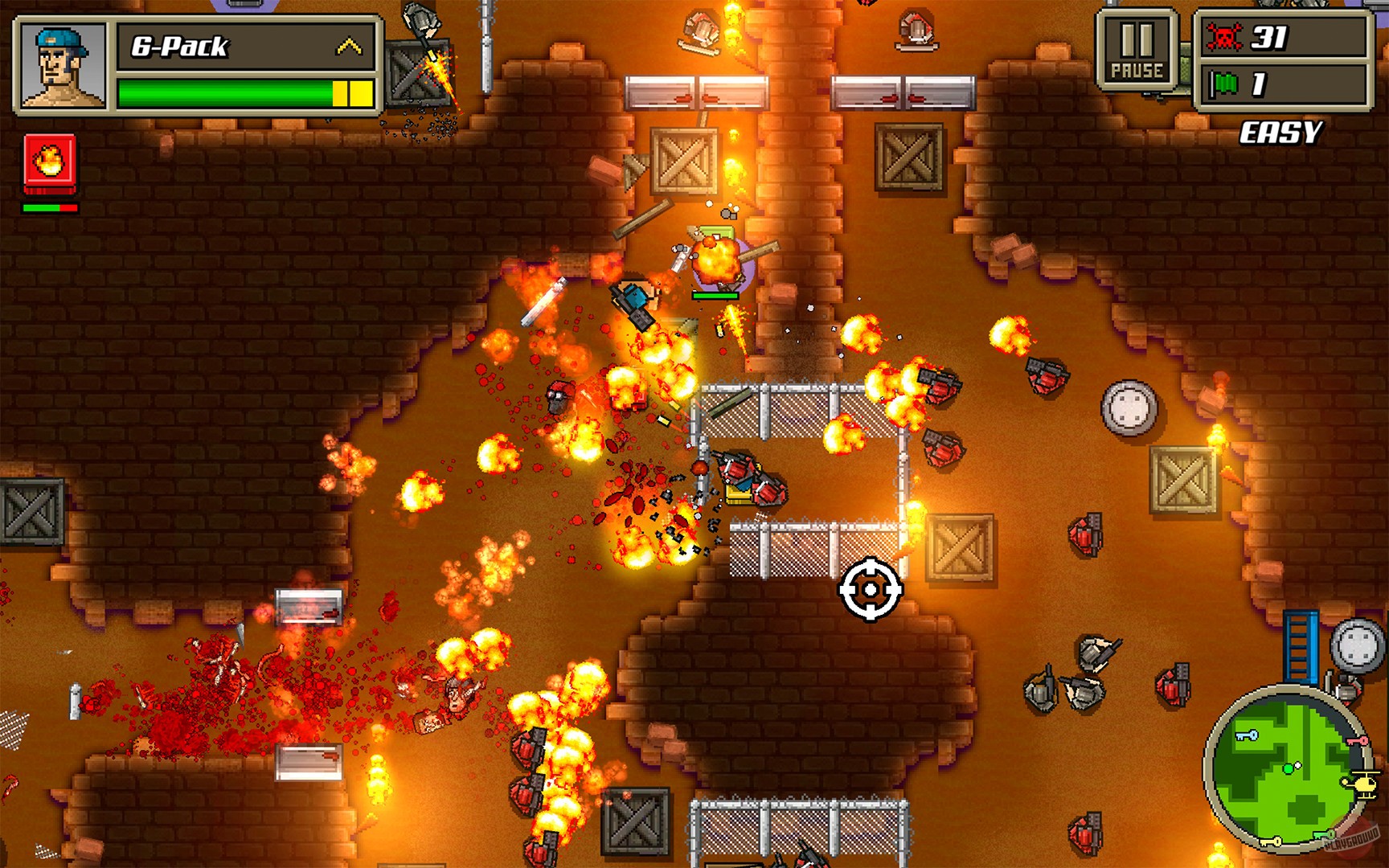Collapse the 6-Pack status panel via the chevron
The height and width of the screenshot is (868, 1389).
pos(349,45)
